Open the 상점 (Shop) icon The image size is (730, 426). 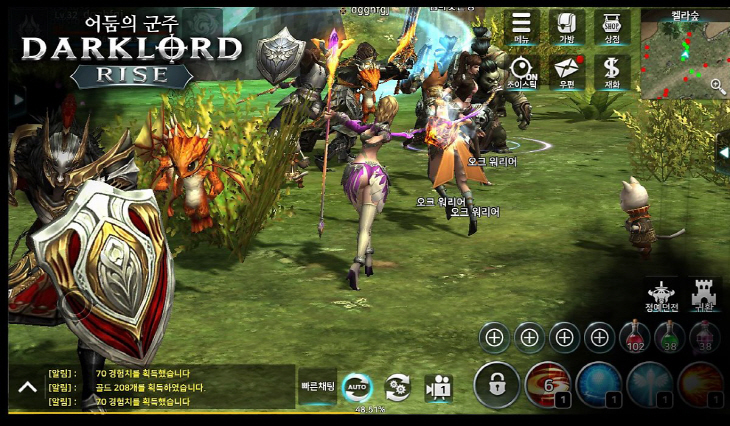pyautogui.click(x=612, y=26)
